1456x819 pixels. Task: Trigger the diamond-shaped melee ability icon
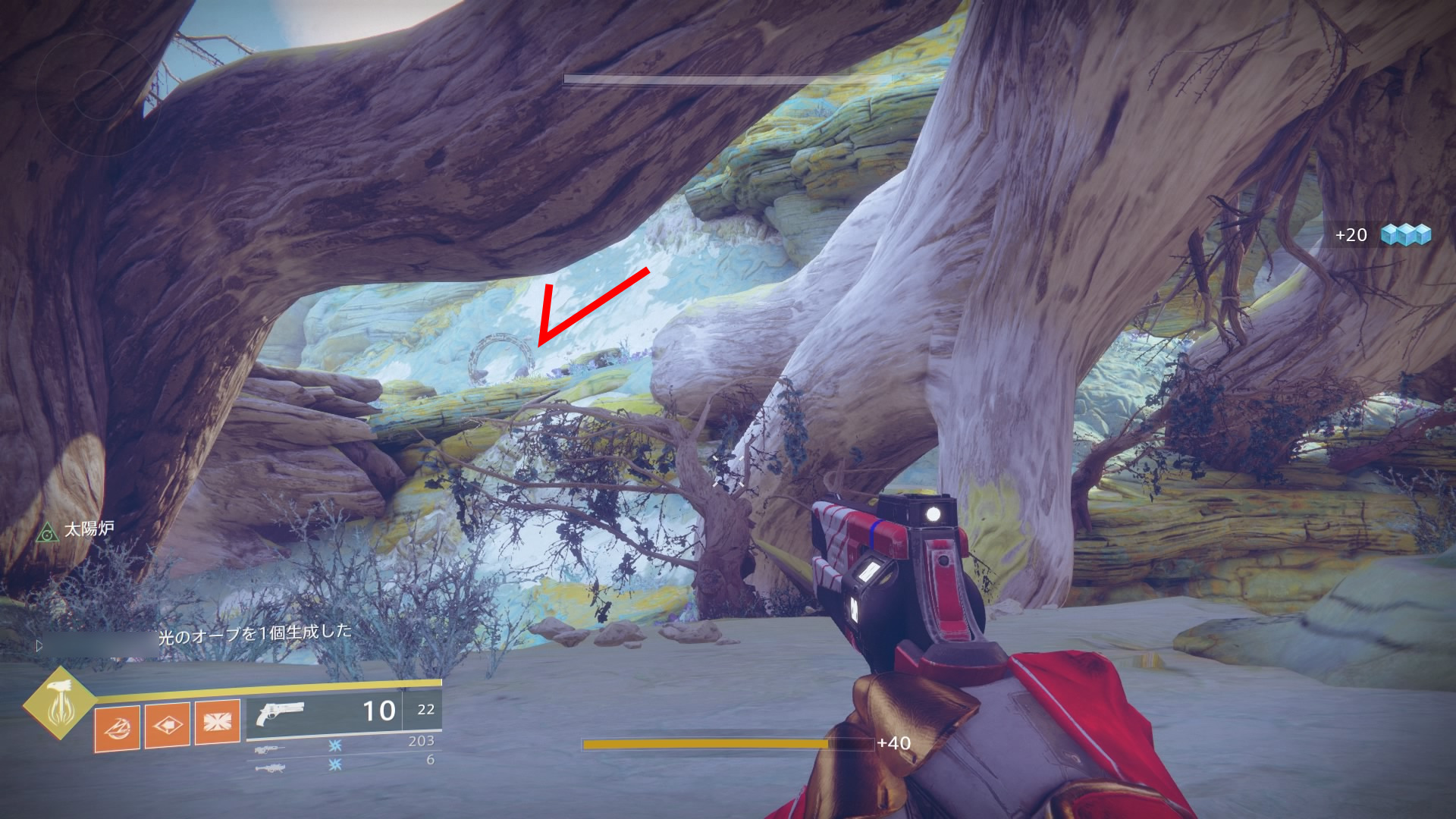pyautogui.click(x=167, y=725)
